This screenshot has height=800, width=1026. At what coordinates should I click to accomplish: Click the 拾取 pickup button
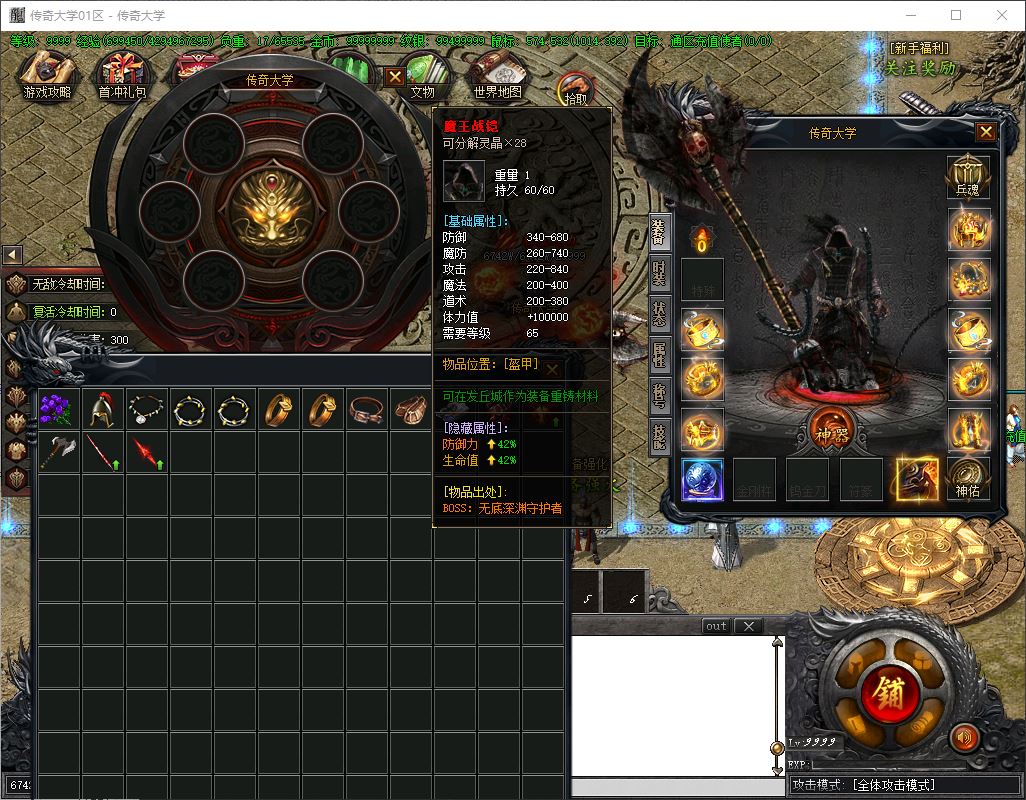(576, 90)
